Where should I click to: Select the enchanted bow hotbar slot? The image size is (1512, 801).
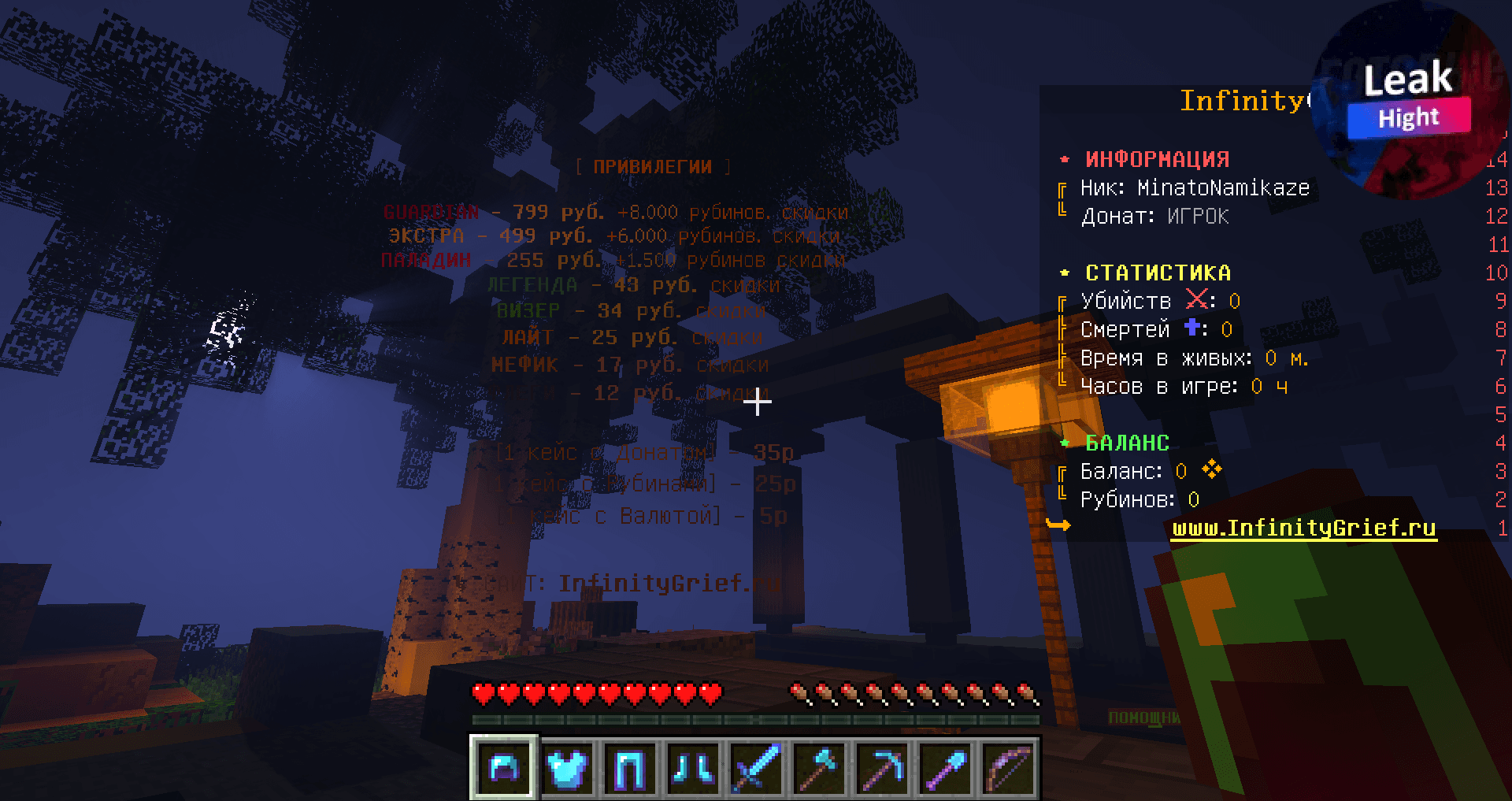tap(1008, 767)
